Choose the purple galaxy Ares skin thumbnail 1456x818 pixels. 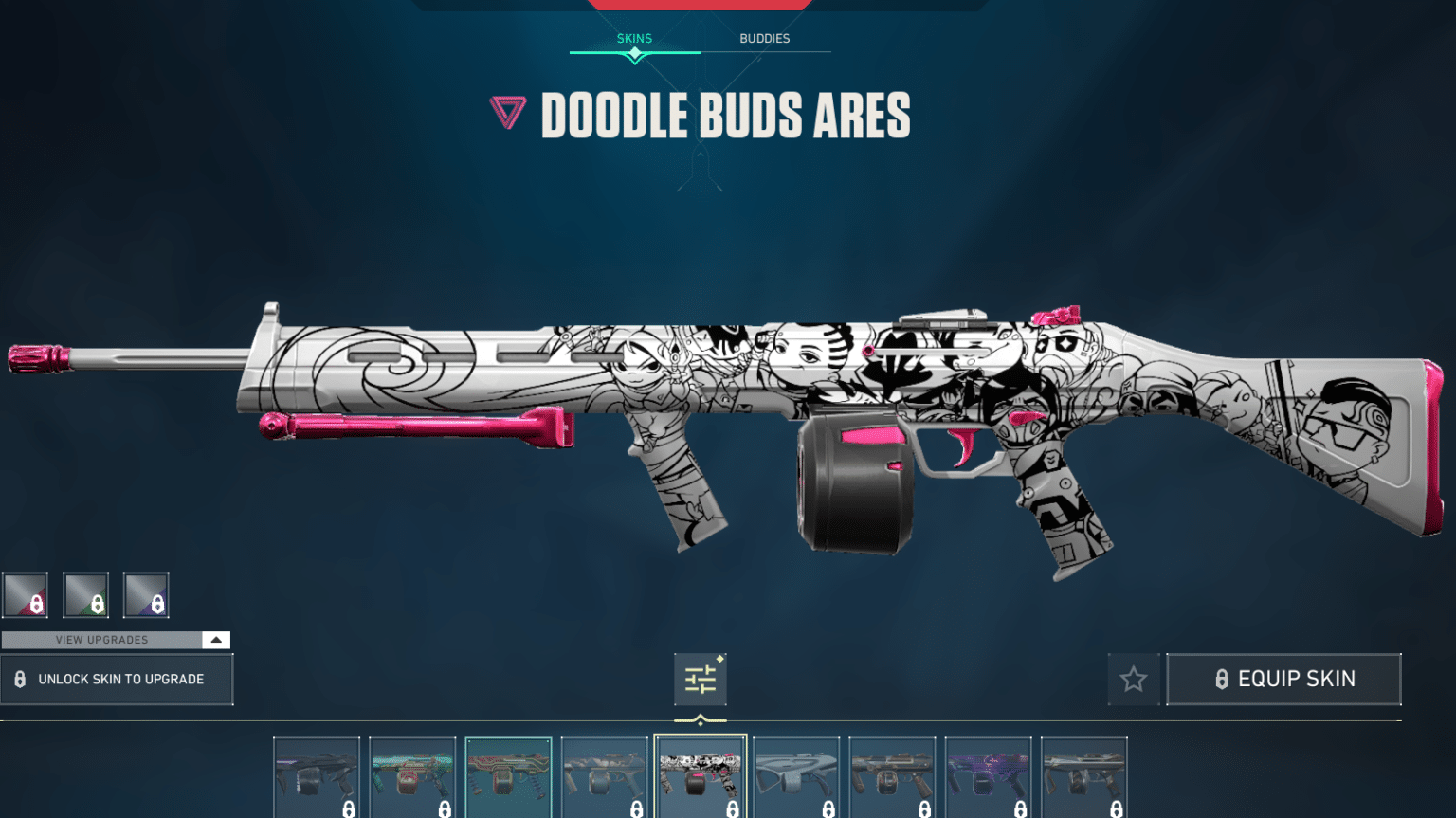coord(988,777)
